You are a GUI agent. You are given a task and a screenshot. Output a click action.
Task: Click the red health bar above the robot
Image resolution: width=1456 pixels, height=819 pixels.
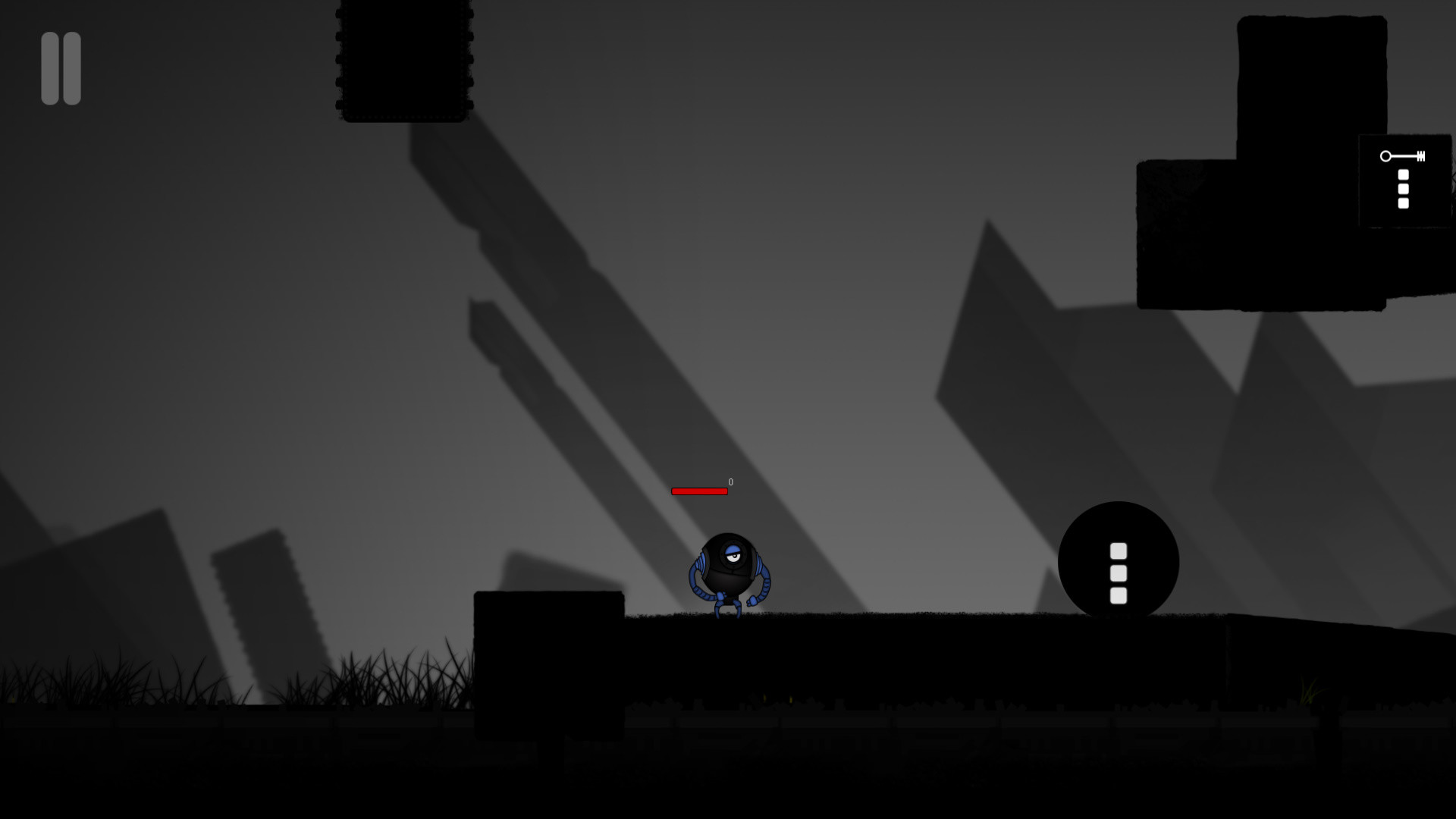point(699,491)
